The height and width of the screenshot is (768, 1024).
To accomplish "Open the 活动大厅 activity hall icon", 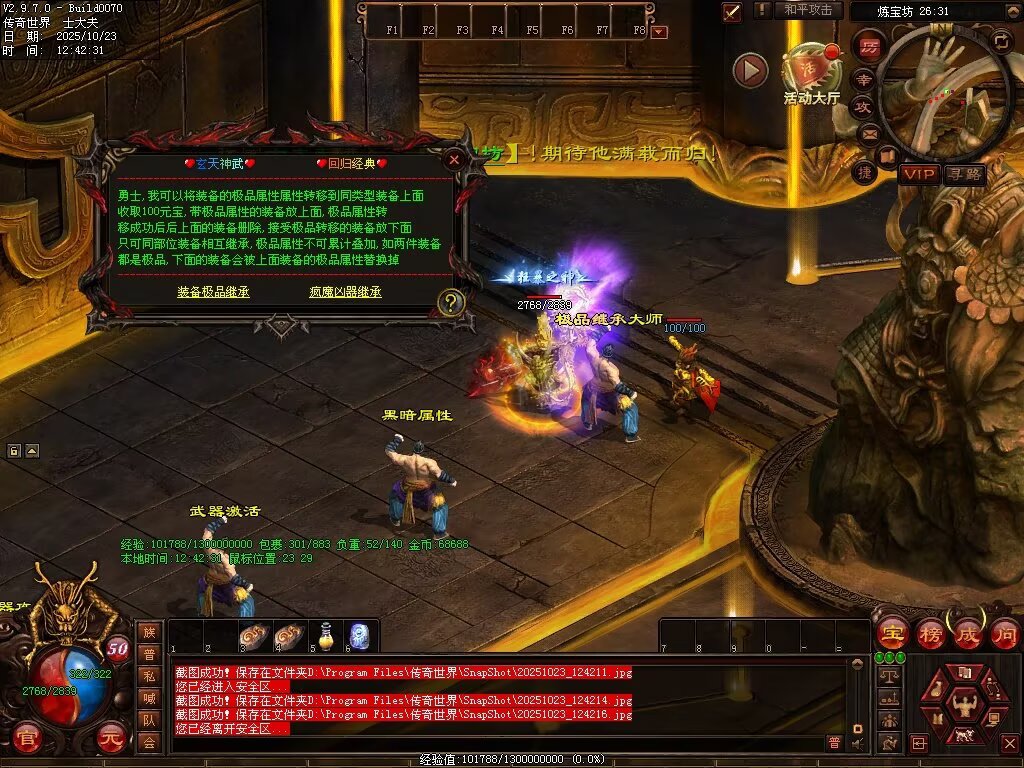I will [811, 68].
